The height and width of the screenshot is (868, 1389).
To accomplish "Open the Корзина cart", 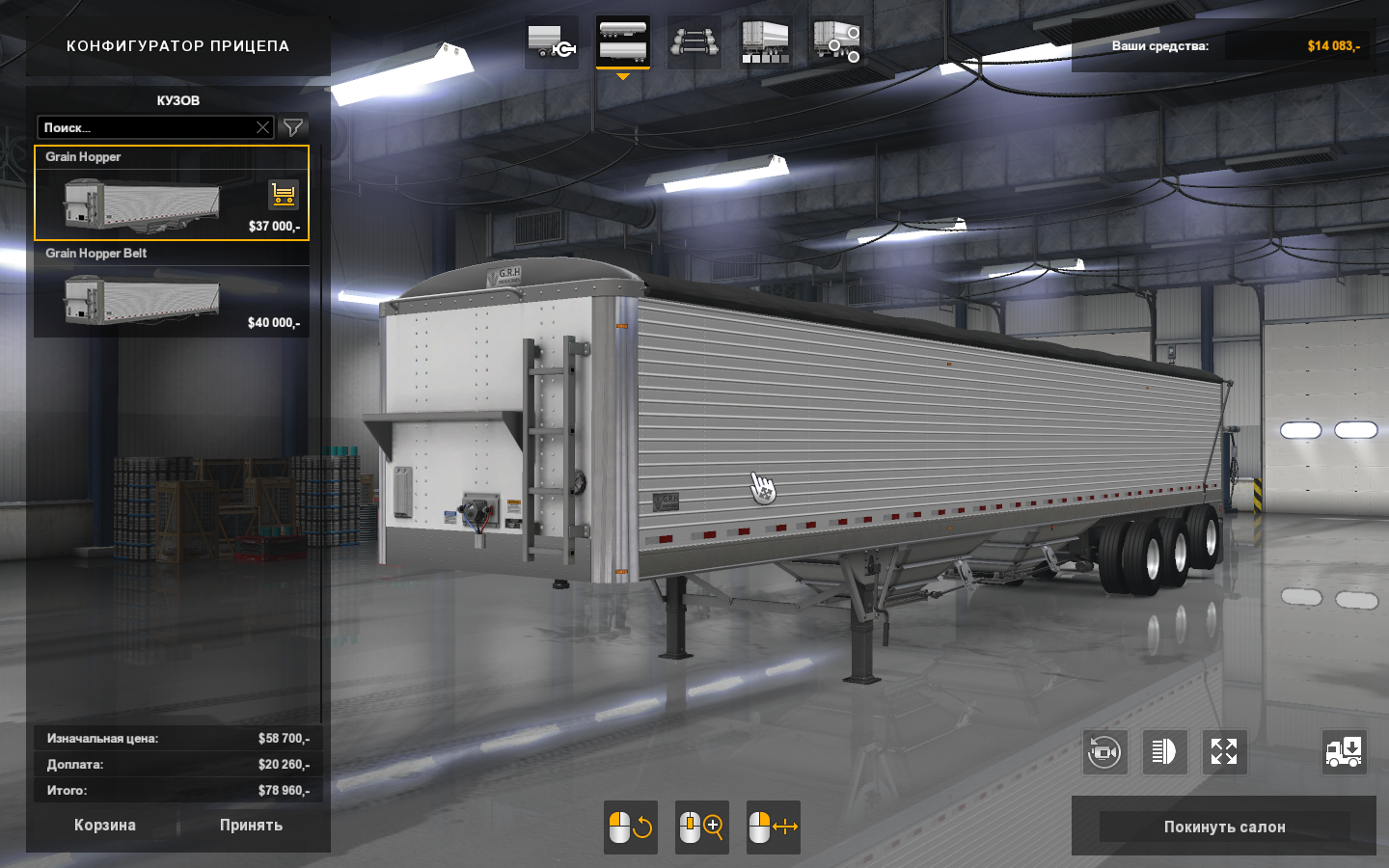I will pos(105,826).
